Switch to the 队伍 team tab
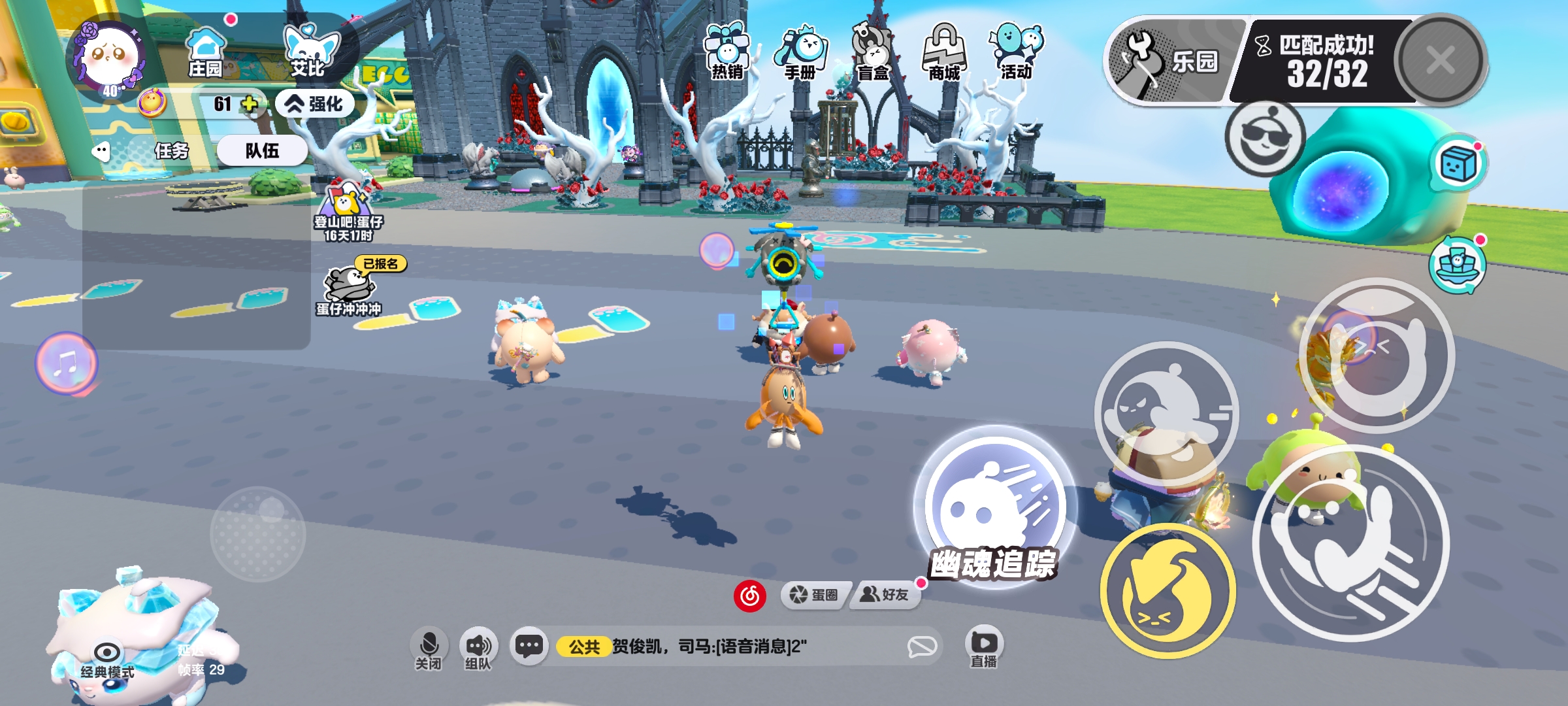1568x706 pixels. pyautogui.click(x=262, y=151)
